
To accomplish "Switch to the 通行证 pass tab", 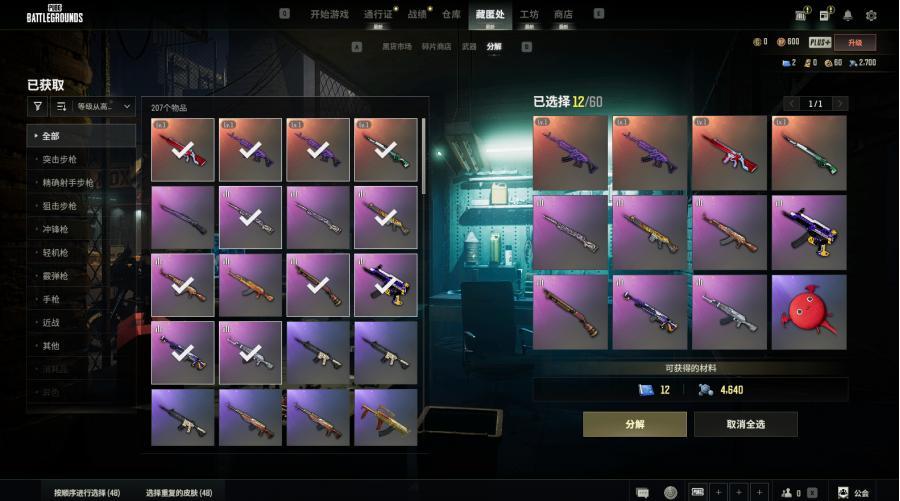I will (378, 14).
